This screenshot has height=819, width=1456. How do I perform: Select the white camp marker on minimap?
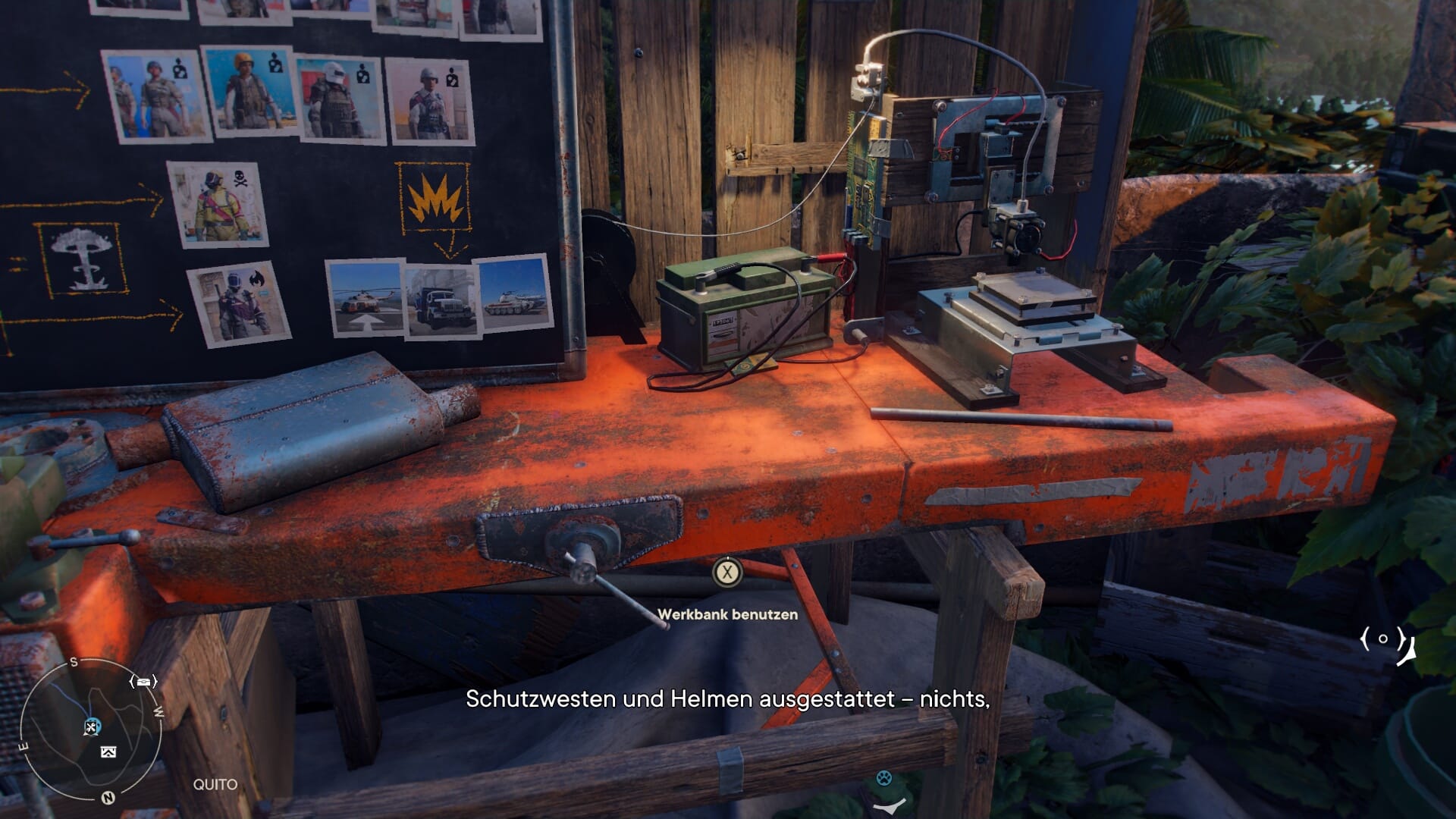(x=108, y=752)
